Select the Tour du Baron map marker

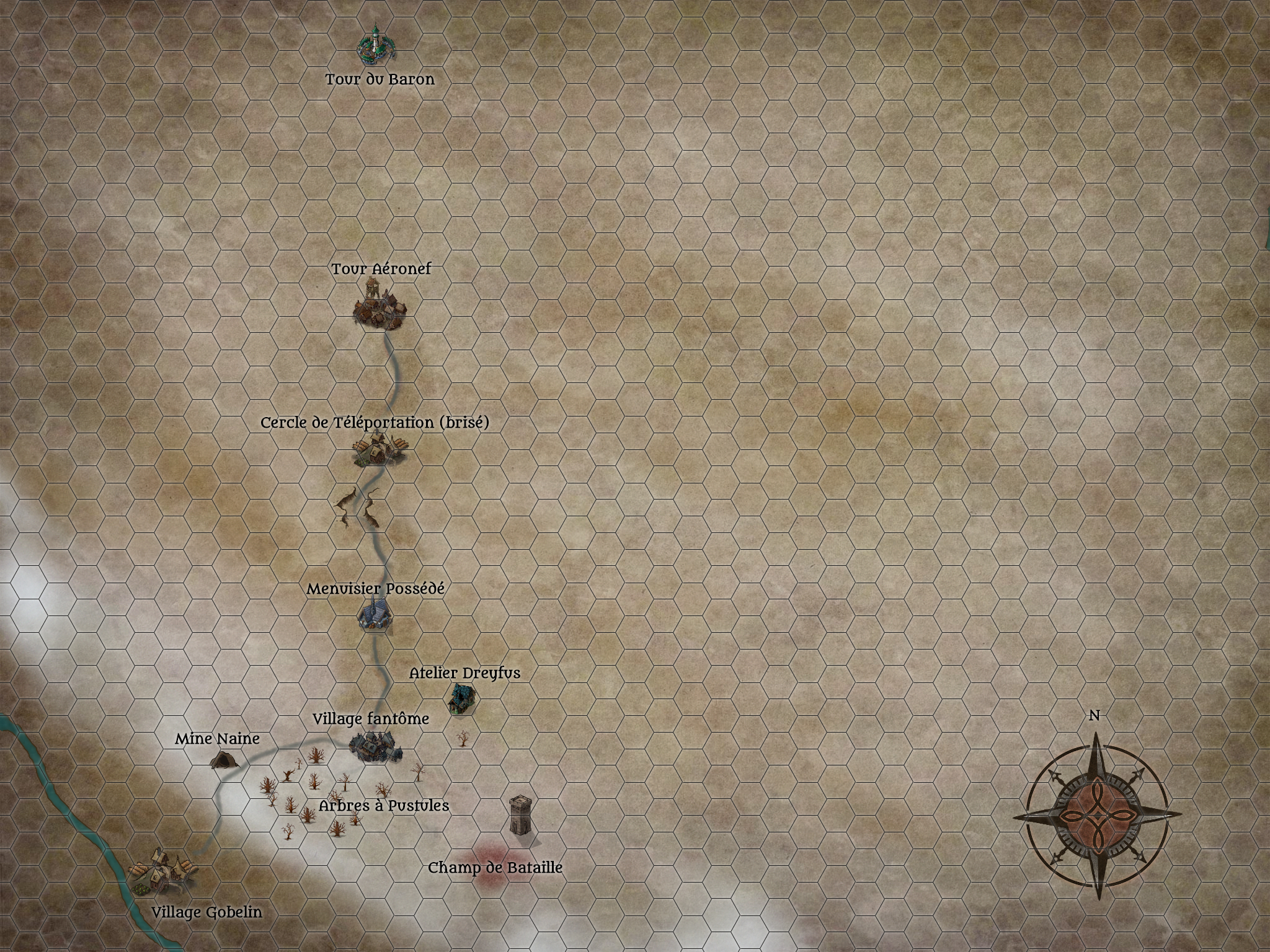click(376, 46)
